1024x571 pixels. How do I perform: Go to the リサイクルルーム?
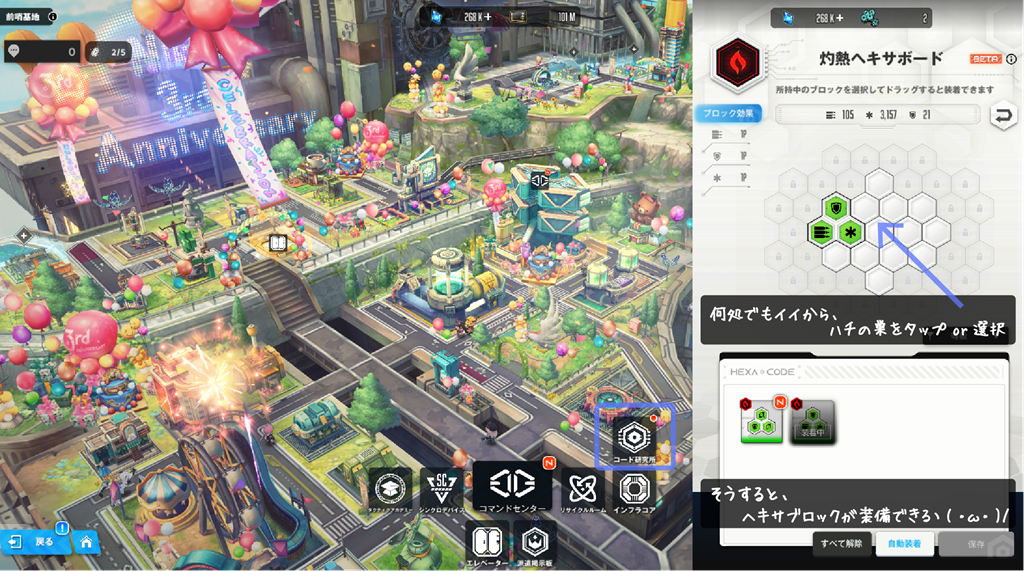point(582,491)
